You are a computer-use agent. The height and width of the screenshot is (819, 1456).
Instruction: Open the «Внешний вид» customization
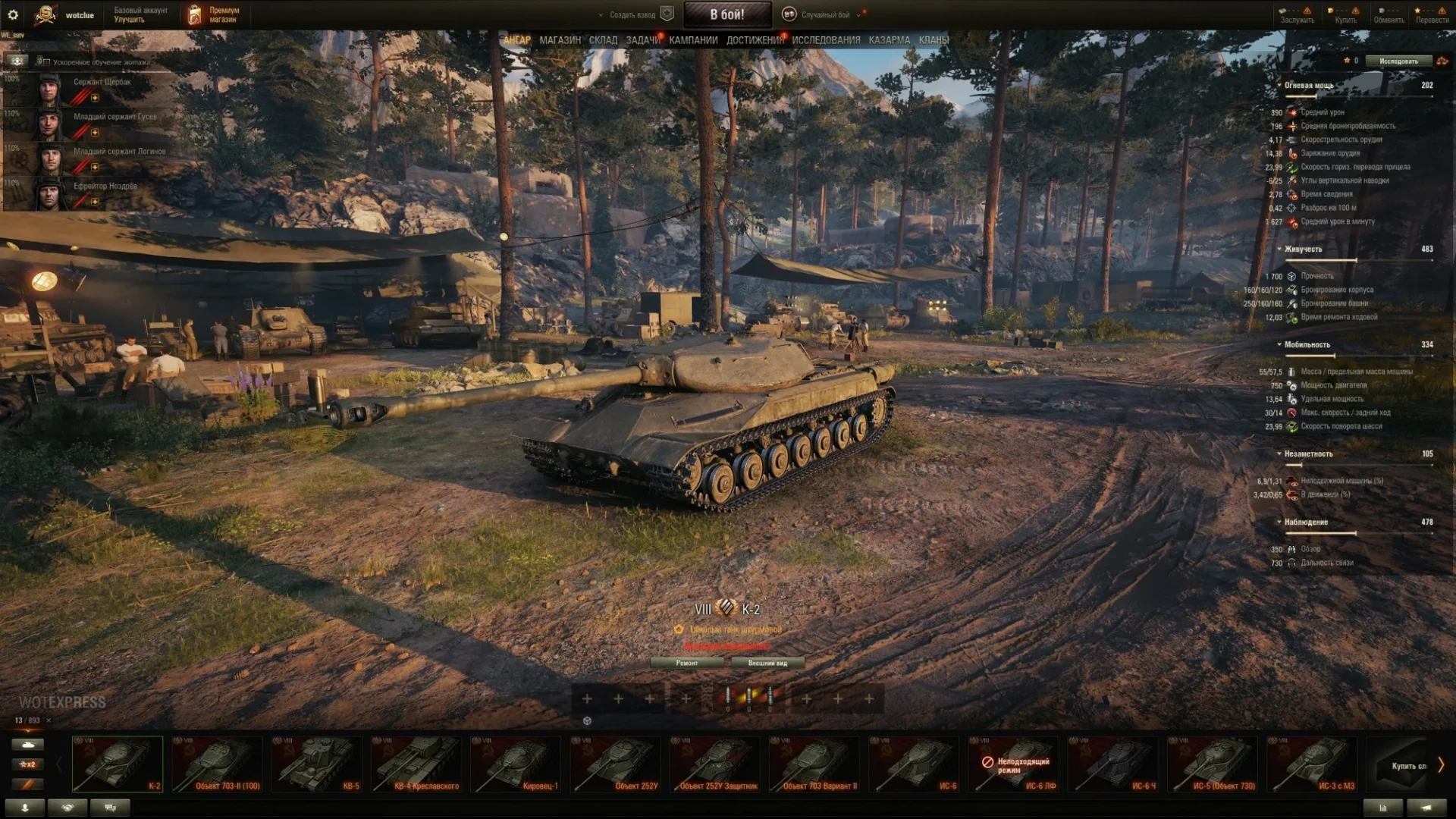coord(767,663)
